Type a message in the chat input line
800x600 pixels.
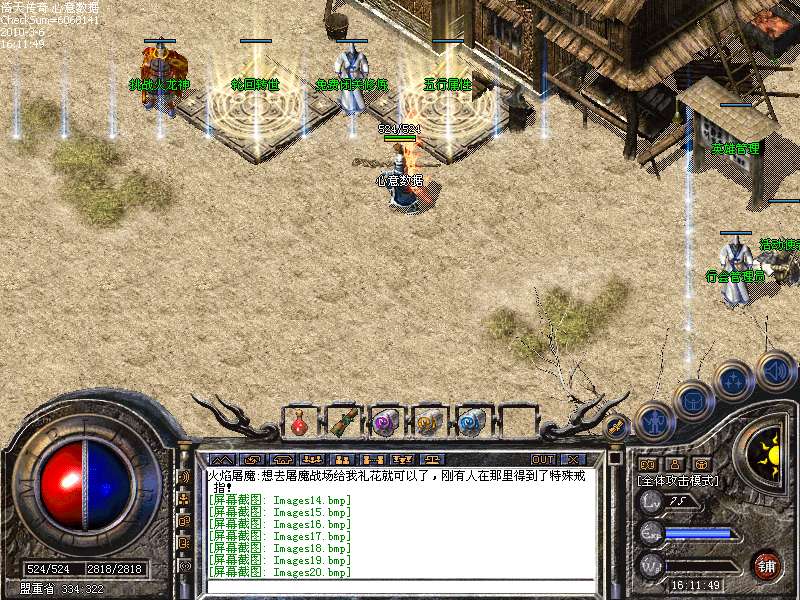(400, 585)
